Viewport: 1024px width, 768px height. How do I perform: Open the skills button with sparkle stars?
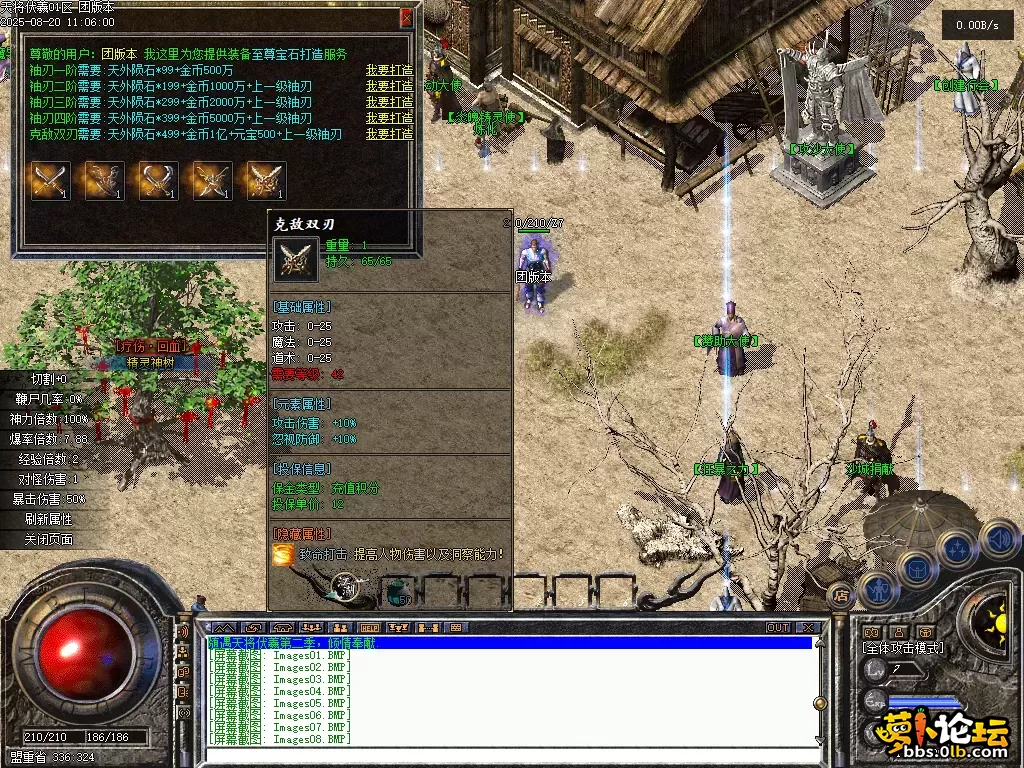pyautogui.click(x=958, y=548)
